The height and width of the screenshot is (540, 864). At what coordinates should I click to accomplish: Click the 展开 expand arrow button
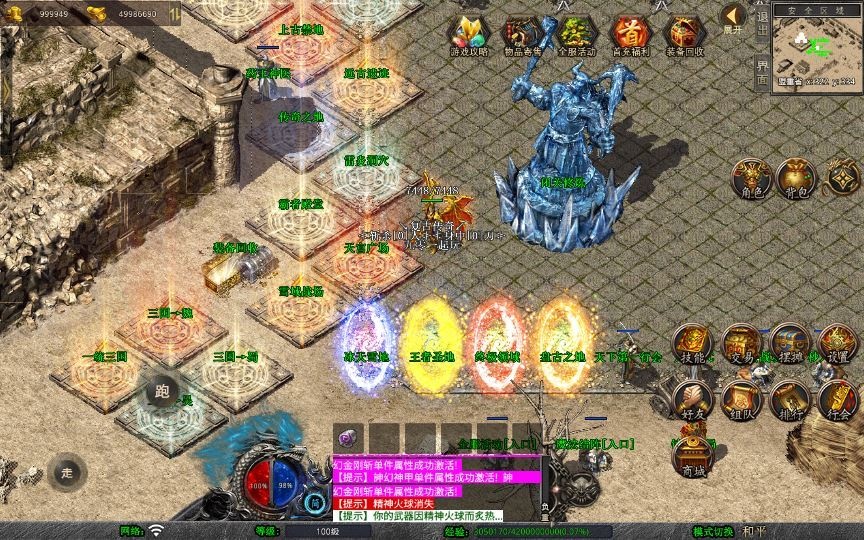click(x=734, y=18)
